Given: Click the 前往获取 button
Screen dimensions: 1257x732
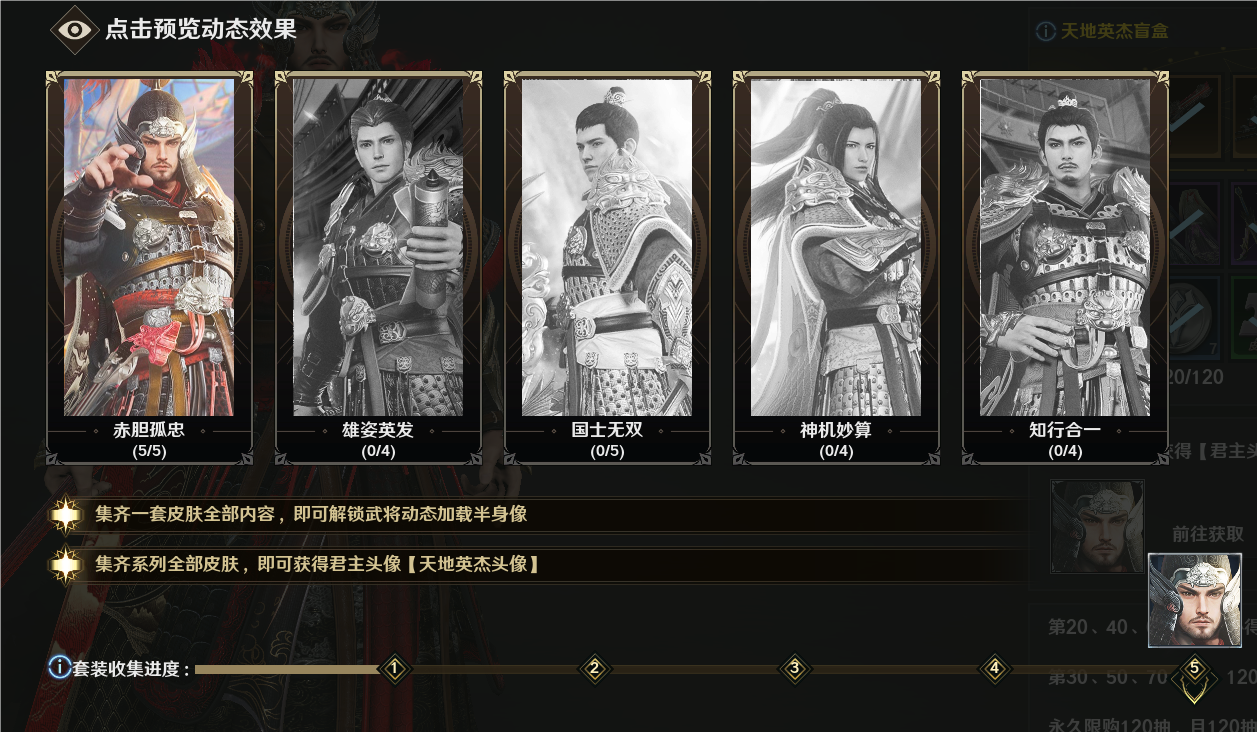Looking at the screenshot, I should 1208,534.
